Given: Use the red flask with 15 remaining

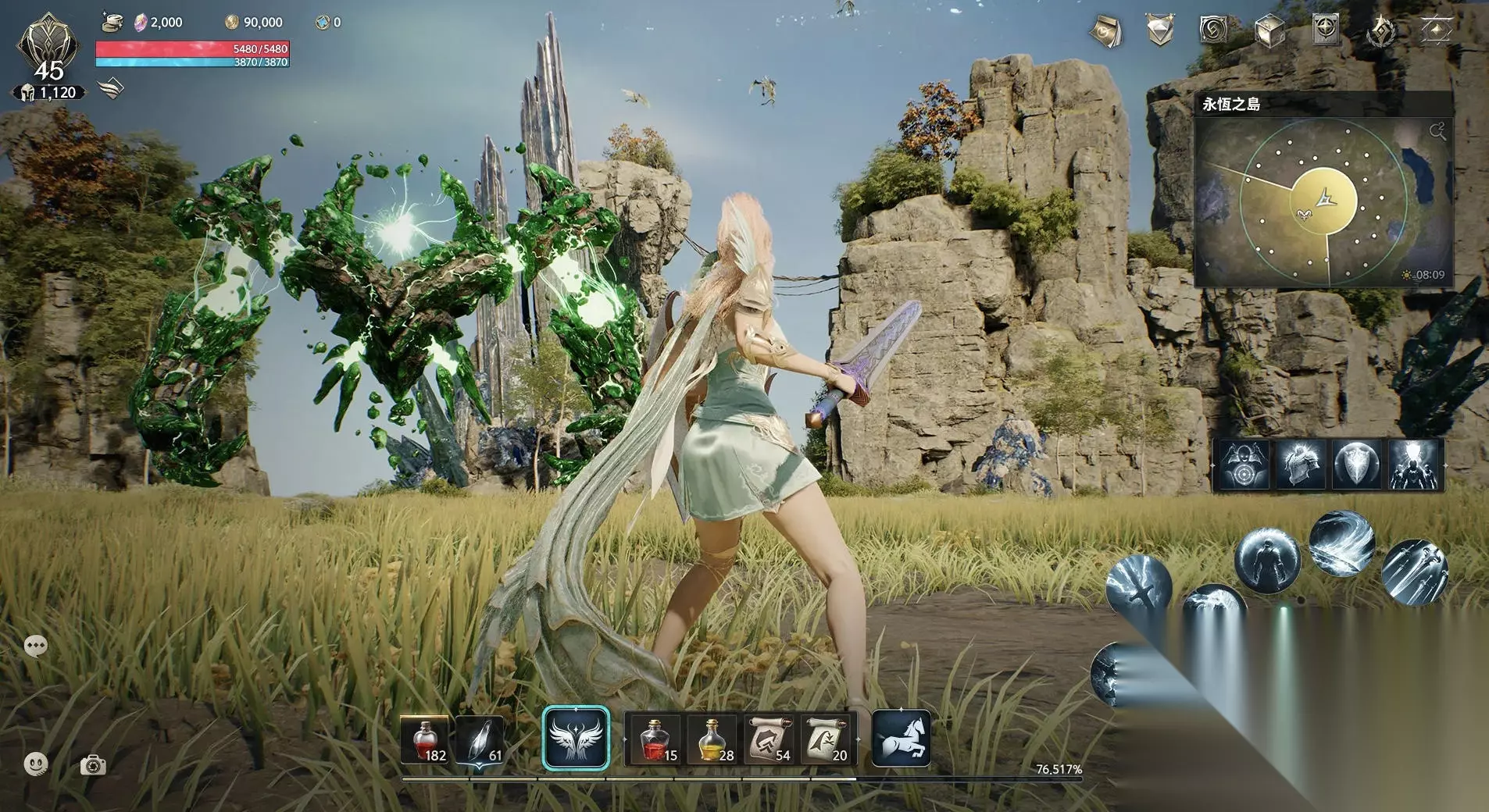Looking at the screenshot, I should [655, 740].
